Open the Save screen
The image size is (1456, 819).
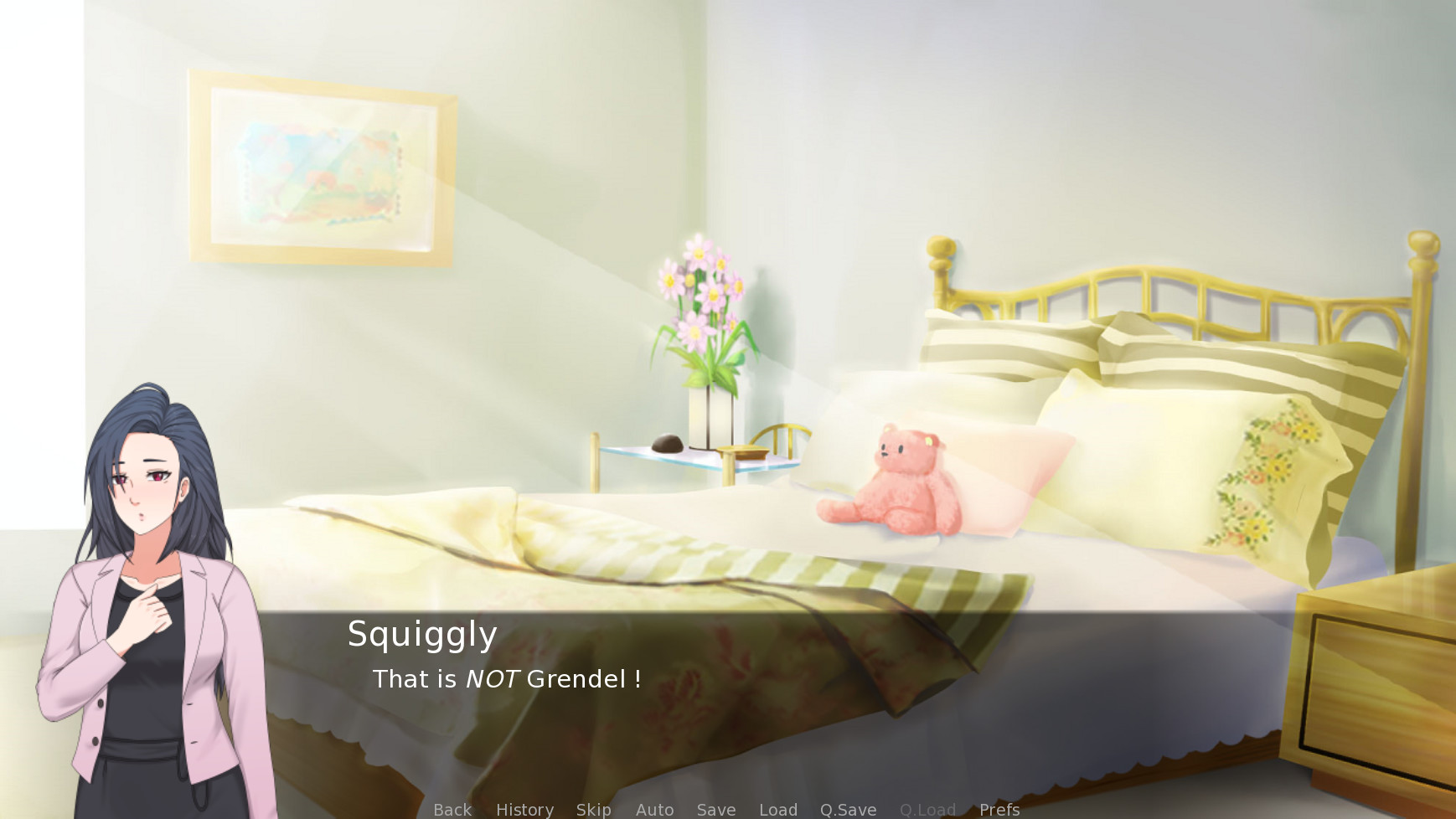715,809
